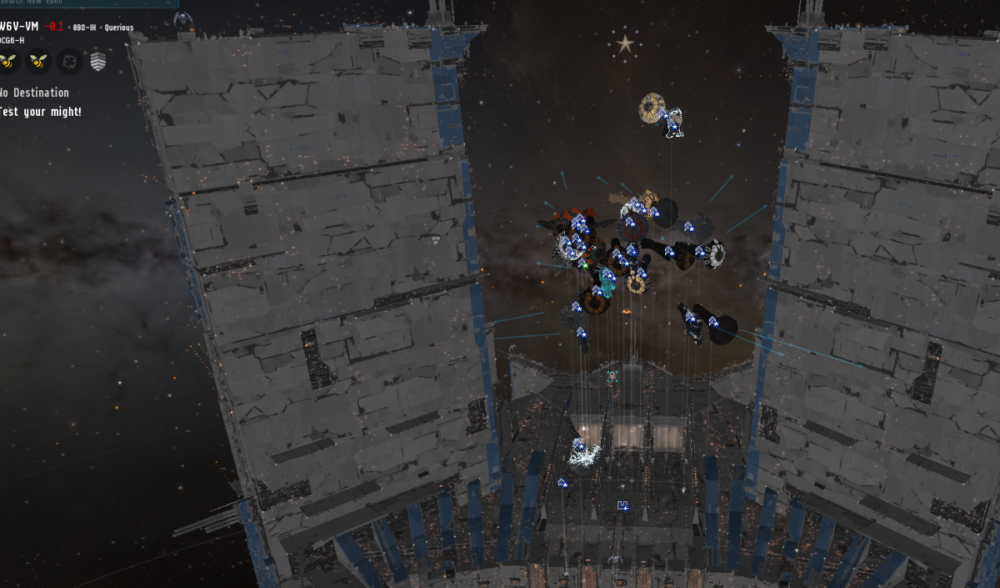This screenshot has height=588, width=1000.
Task: Select the sun star bracket
Action: click(x=626, y=44)
